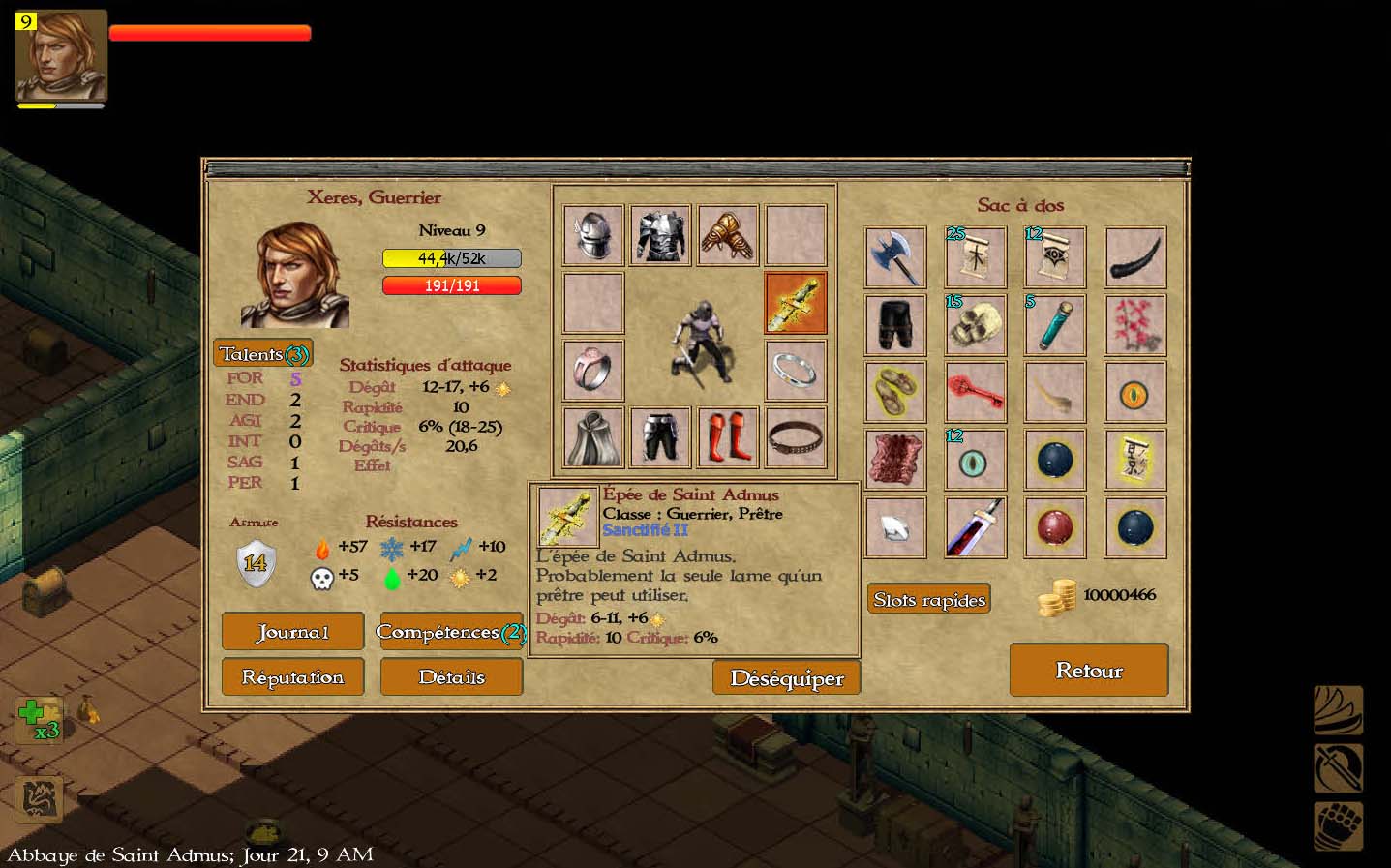Screen dimensions: 1391x868
Task: Choose the red key in backpack
Action: [975, 392]
